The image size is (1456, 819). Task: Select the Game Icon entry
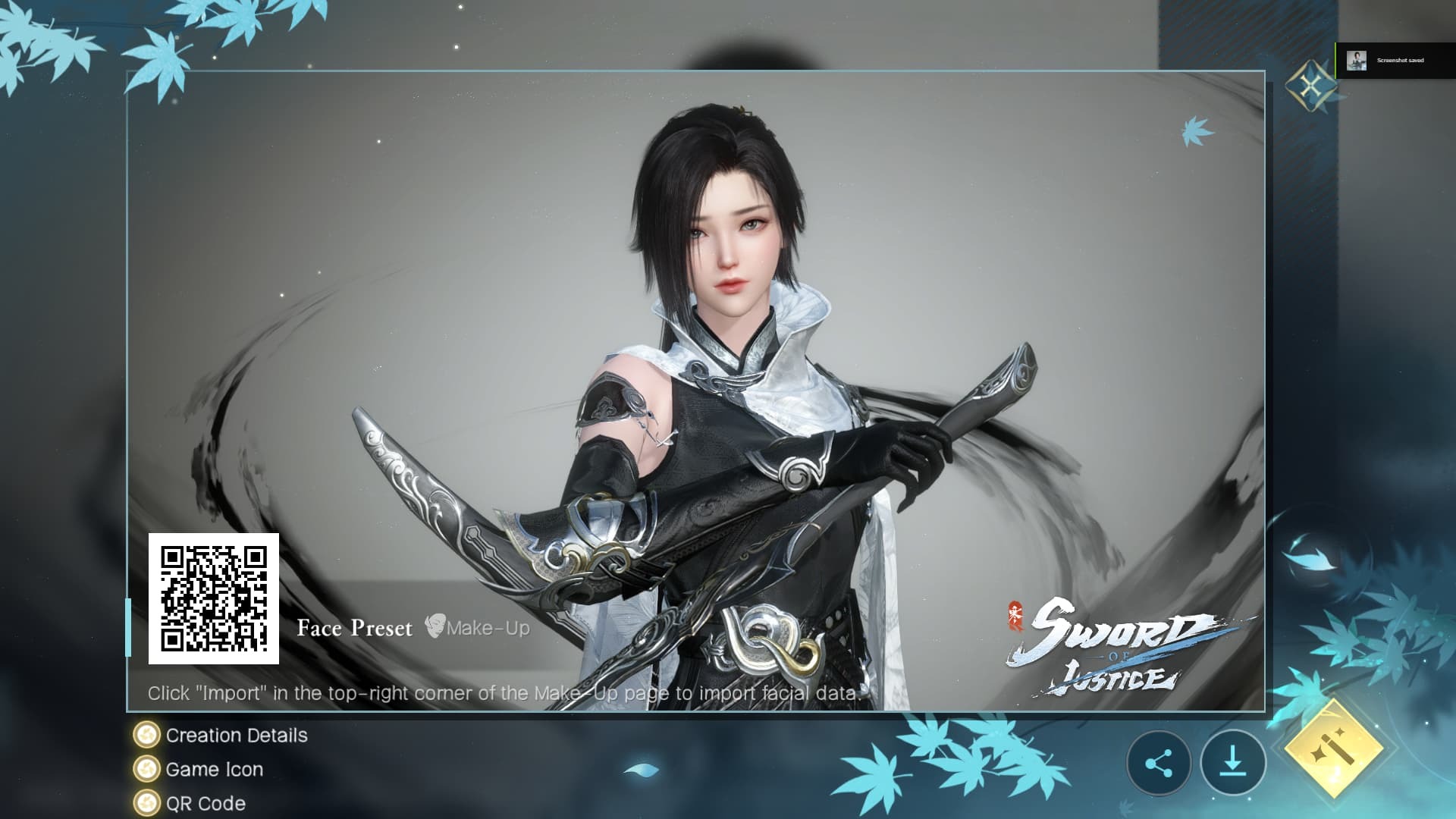tap(215, 769)
